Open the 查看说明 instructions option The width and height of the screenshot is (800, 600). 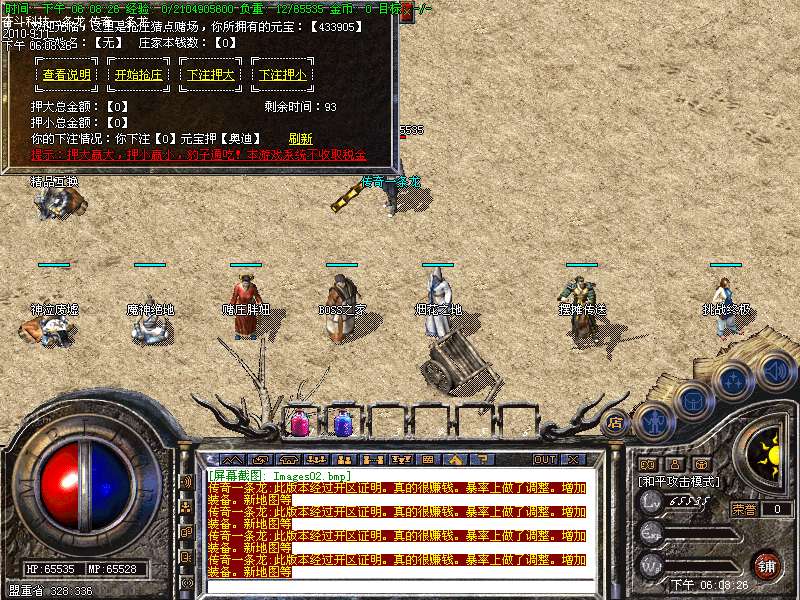(x=67, y=75)
